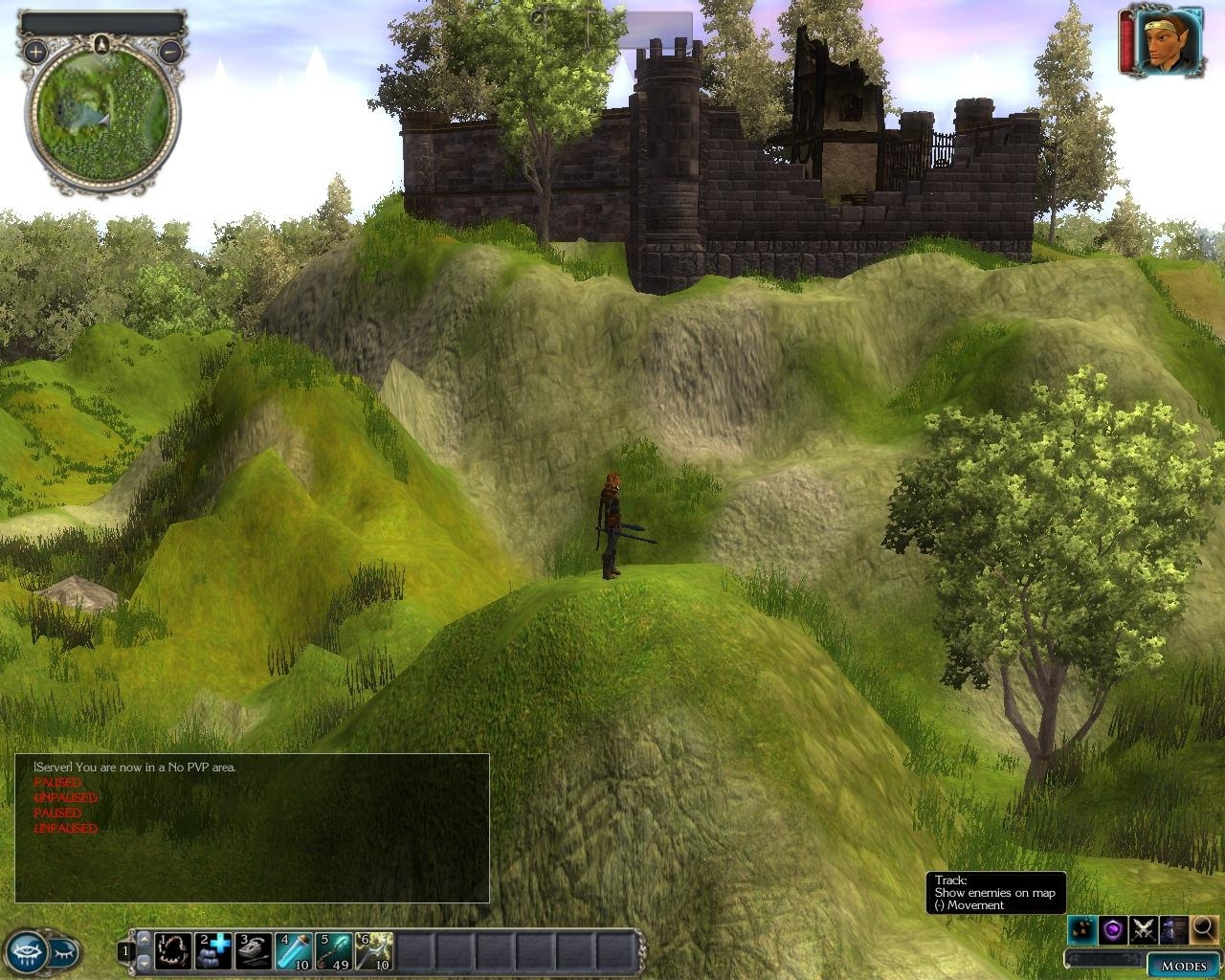Use the glowing wand in slot 5
This screenshot has width=1225, height=980.
tap(333, 951)
